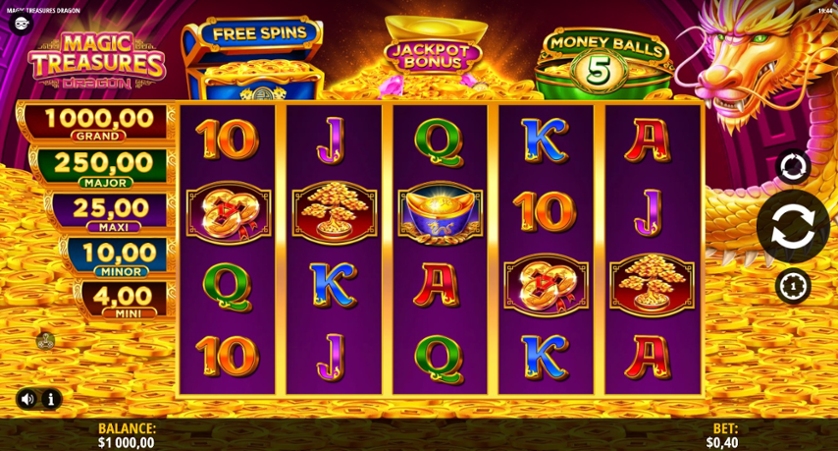Spin the reels with the large spin button
Image resolution: width=838 pixels, height=451 pixels.
(792, 226)
